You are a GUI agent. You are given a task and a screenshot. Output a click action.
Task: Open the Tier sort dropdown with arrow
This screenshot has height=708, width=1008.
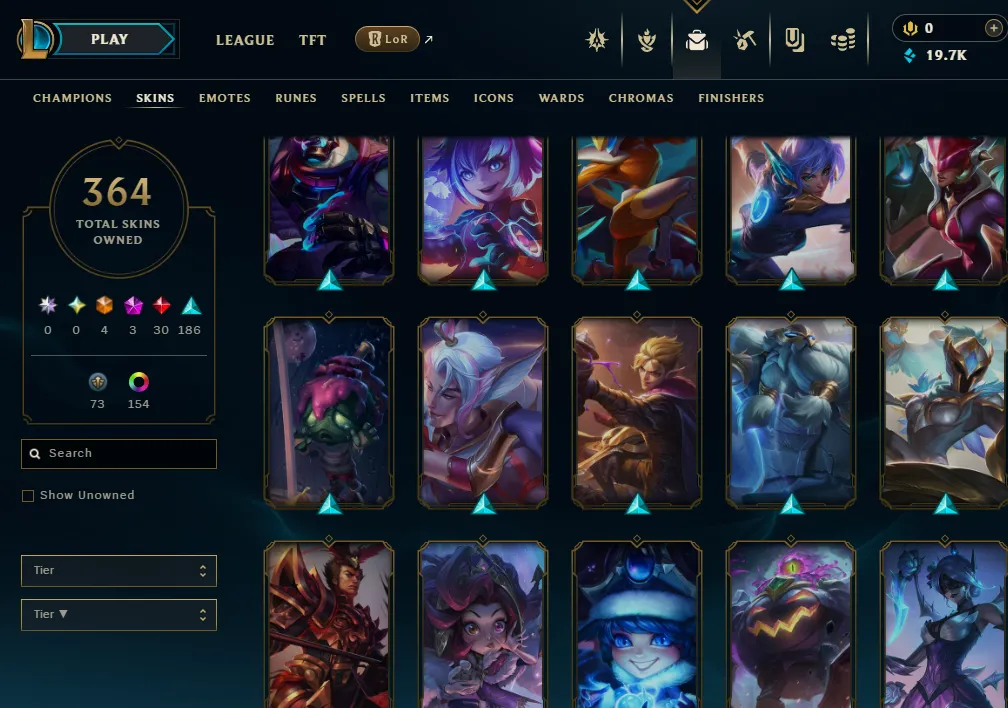point(119,615)
